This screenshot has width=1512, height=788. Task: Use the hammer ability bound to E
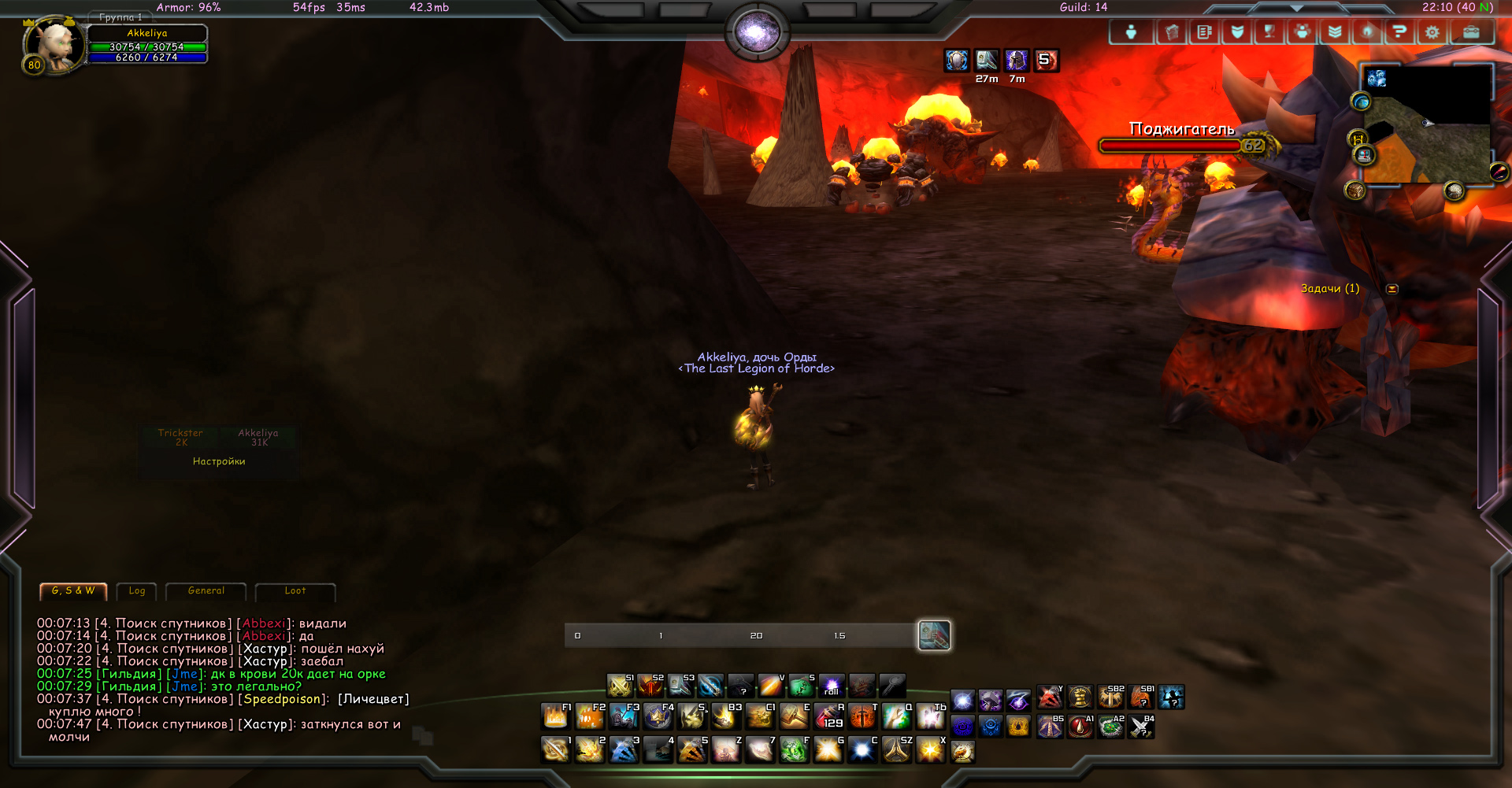[795, 716]
